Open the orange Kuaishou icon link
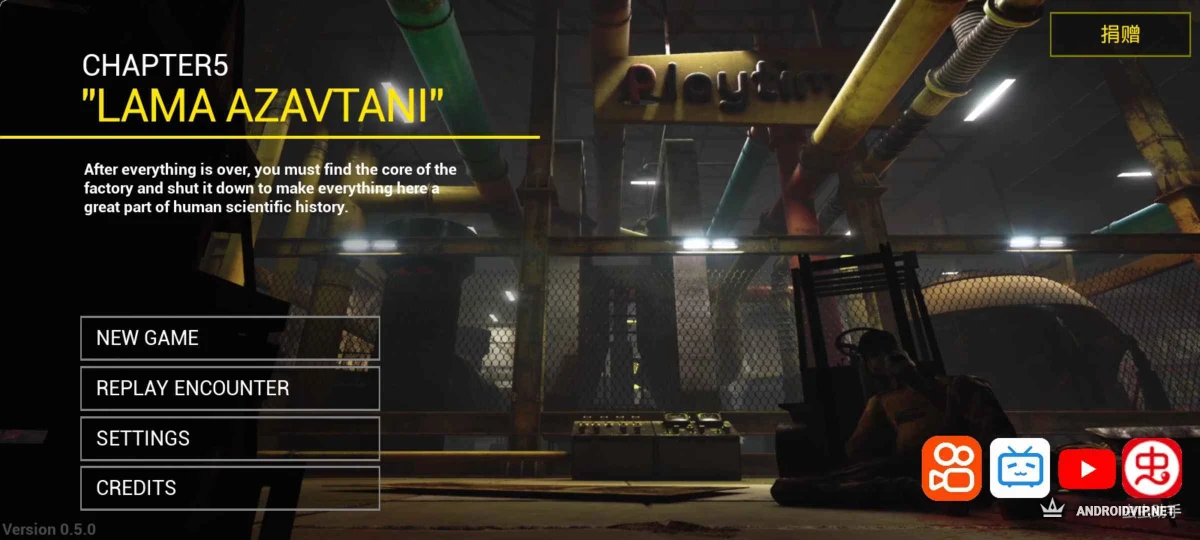The width and height of the screenshot is (1200, 540). (951, 468)
